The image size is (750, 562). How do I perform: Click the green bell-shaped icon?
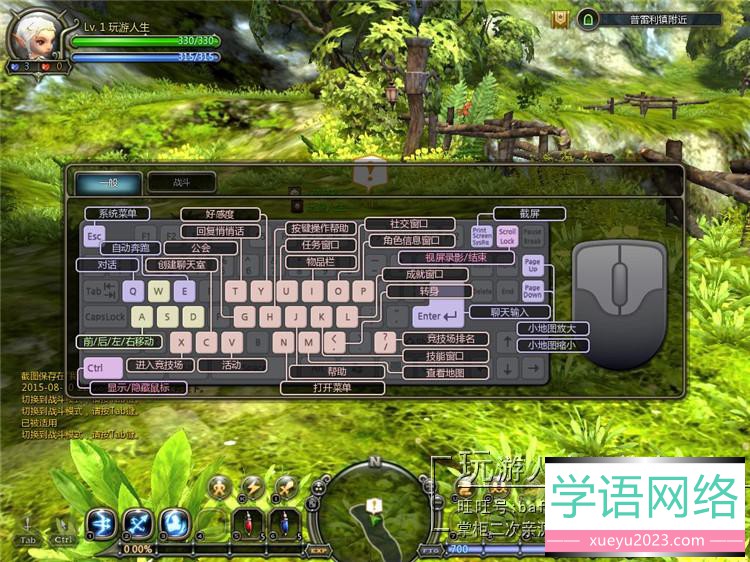pyautogui.click(x=588, y=19)
